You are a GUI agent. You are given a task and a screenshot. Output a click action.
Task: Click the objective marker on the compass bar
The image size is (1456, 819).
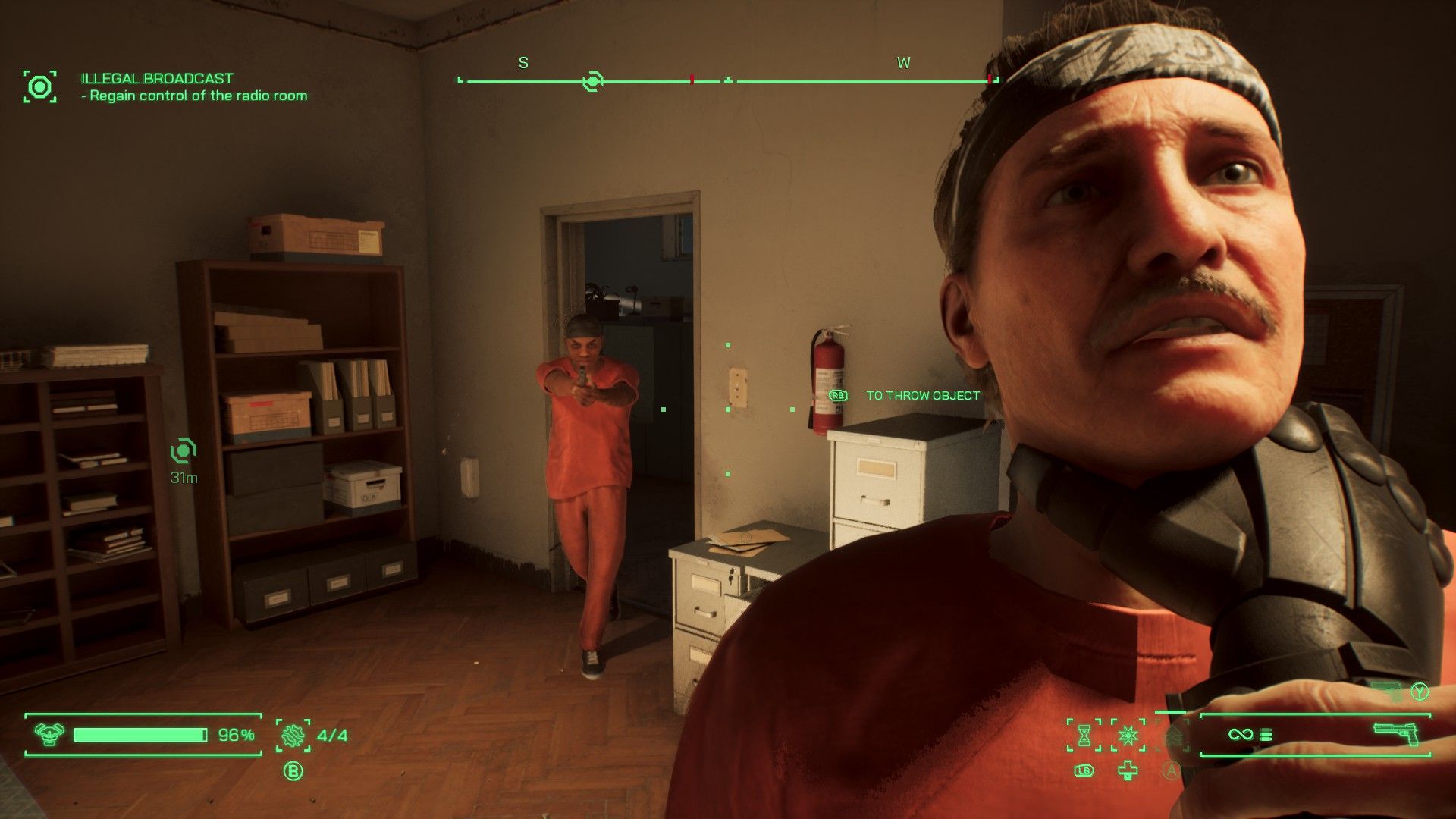[592, 80]
